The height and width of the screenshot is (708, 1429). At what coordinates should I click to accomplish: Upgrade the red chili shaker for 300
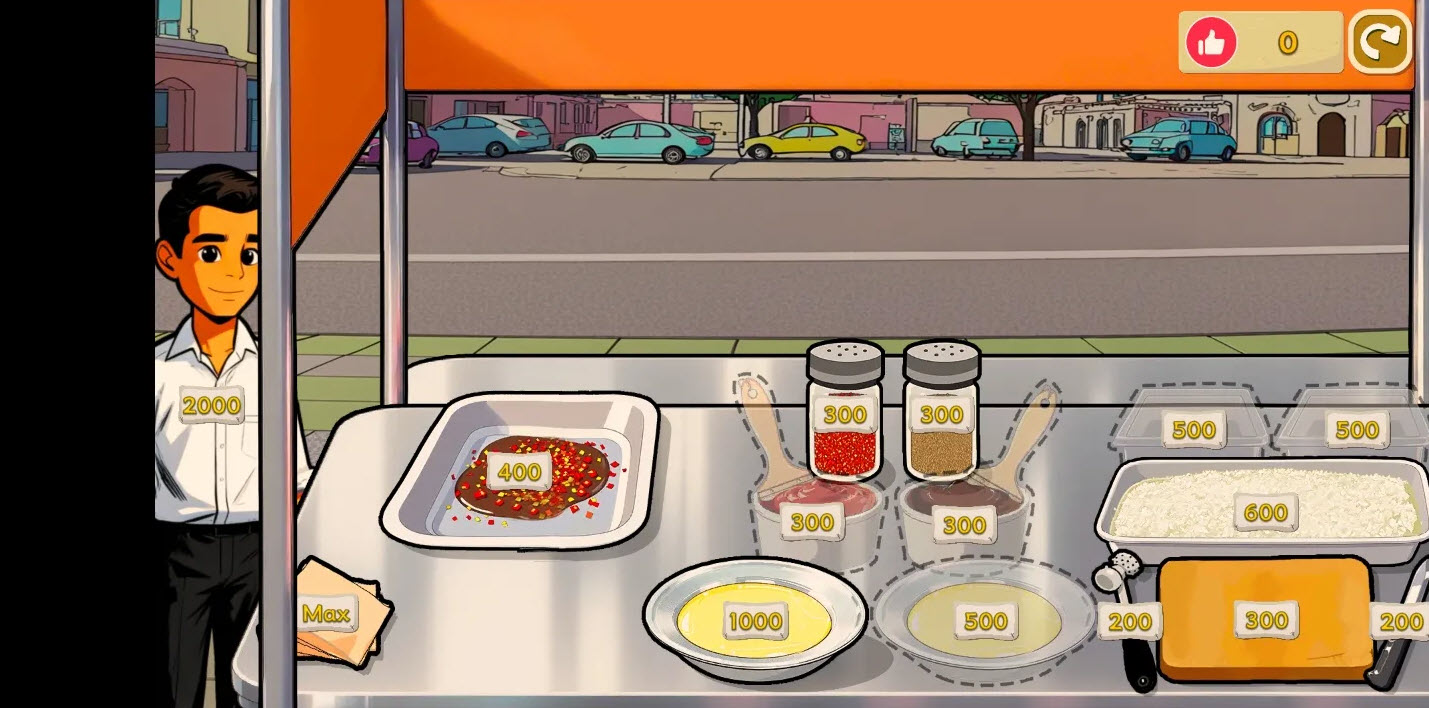pos(845,414)
